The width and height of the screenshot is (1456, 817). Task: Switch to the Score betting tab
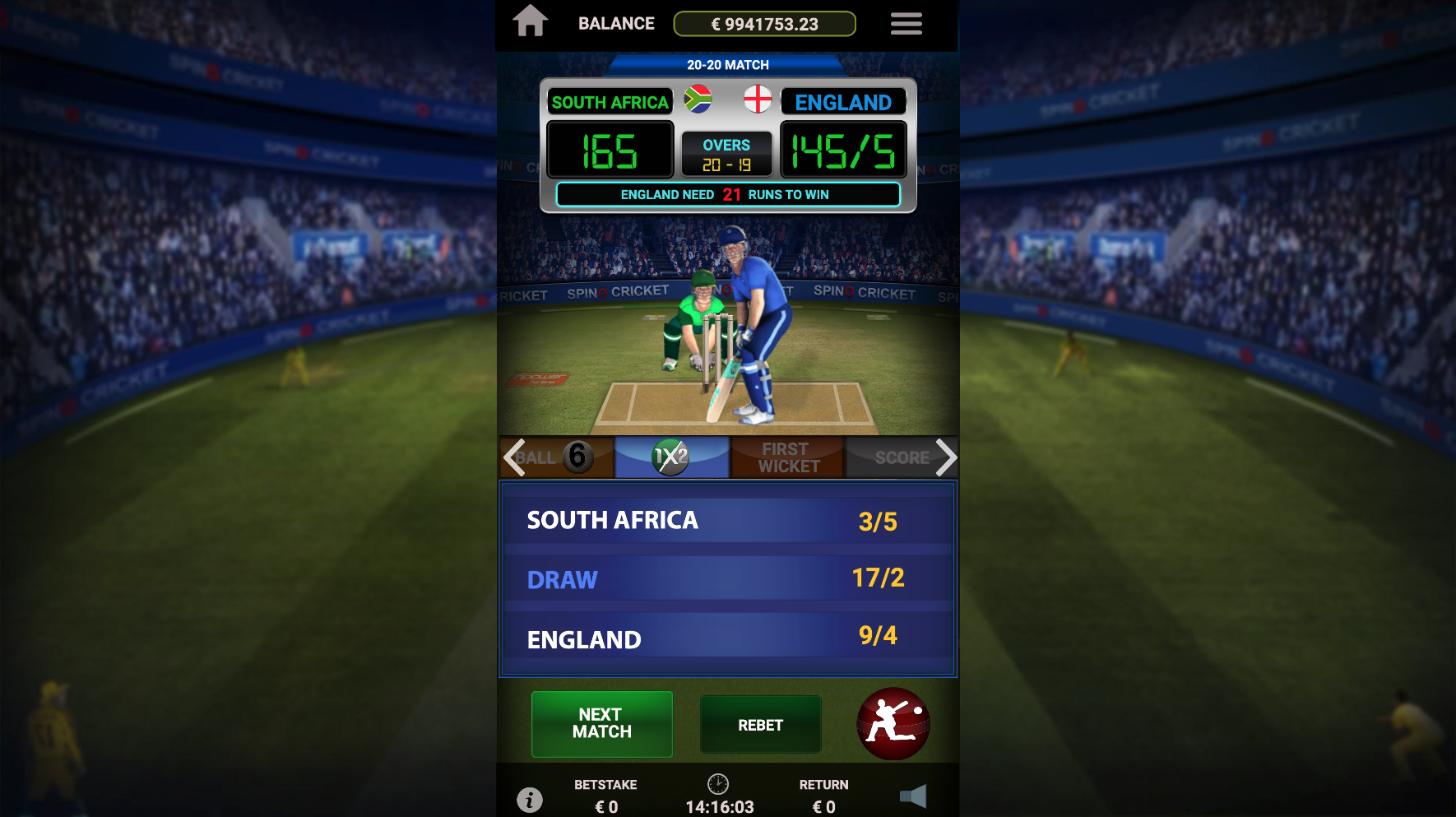(898, 457)
